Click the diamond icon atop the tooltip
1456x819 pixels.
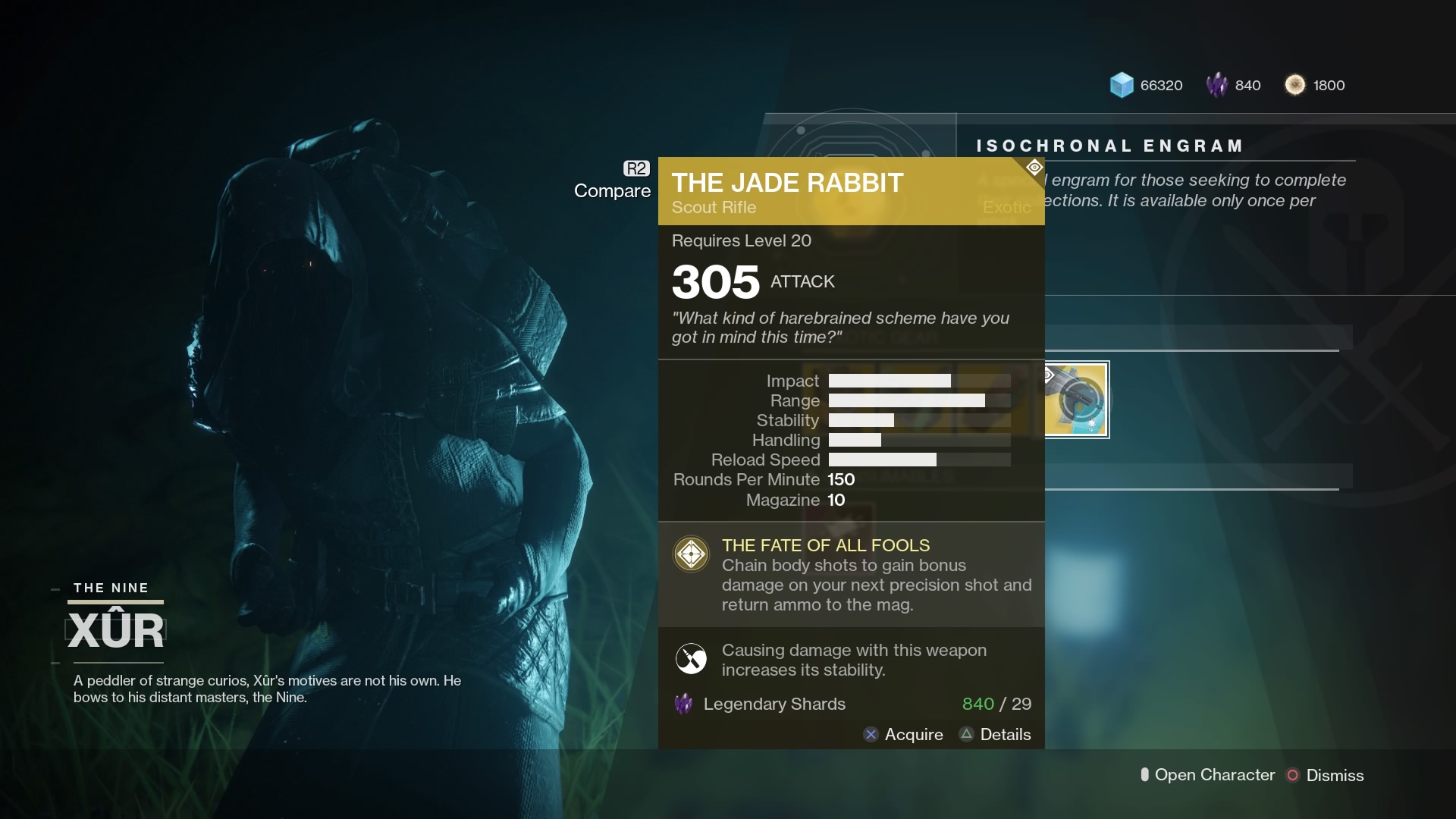tap(1033, 167)
